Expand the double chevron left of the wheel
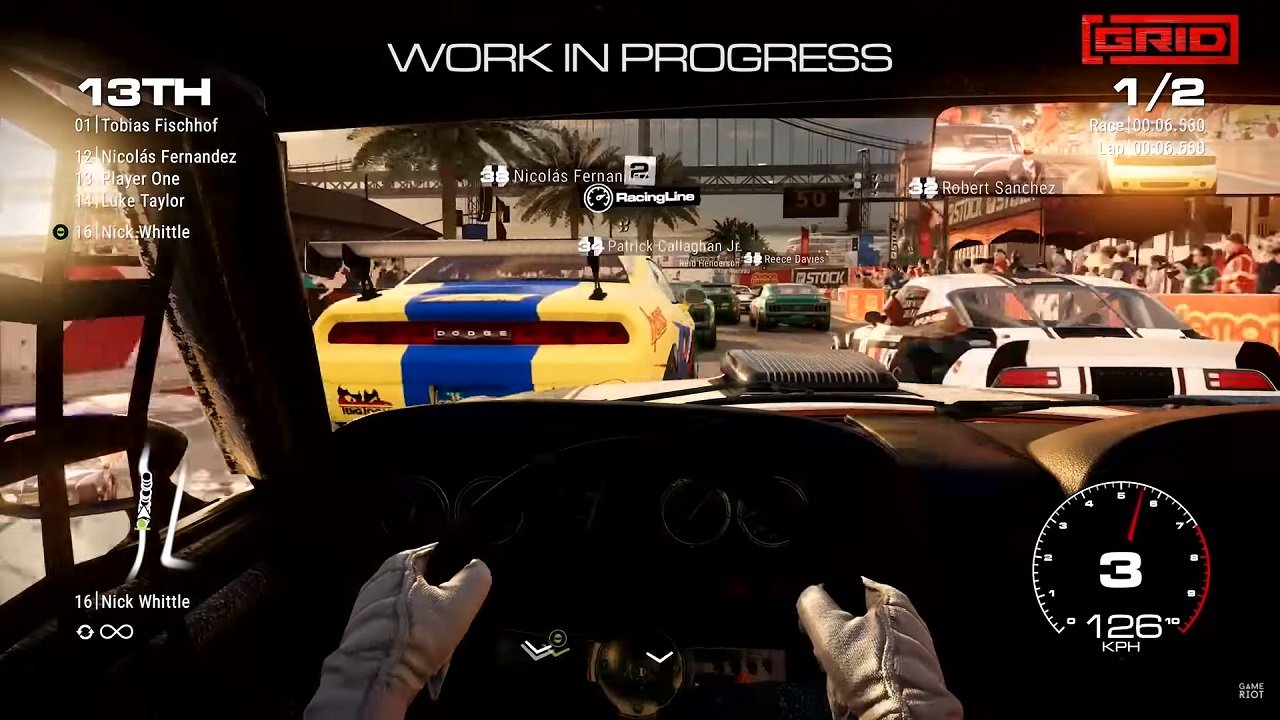 click(x=535, y=651)
